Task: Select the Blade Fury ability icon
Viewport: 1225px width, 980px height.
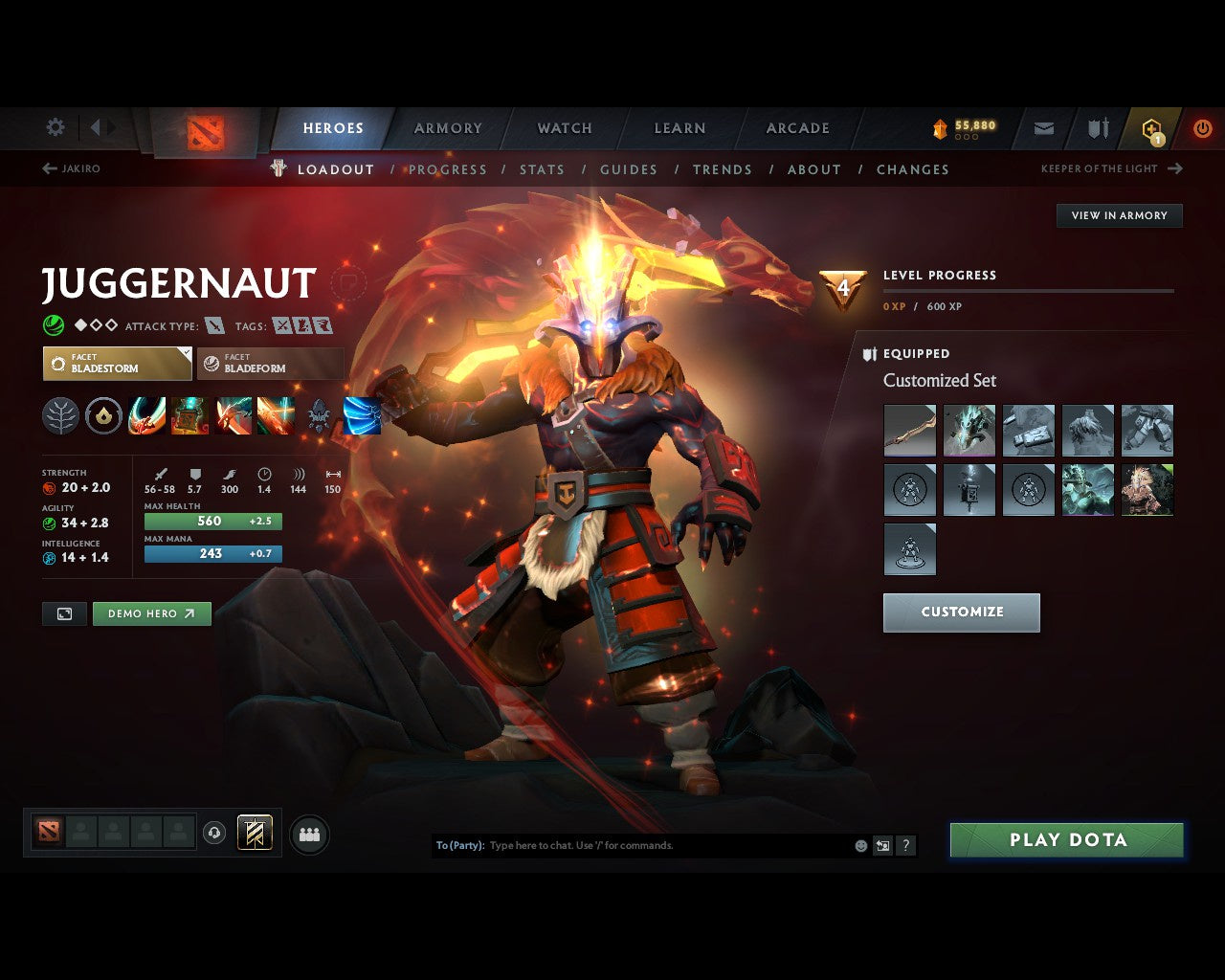Action: coord(145,415)
